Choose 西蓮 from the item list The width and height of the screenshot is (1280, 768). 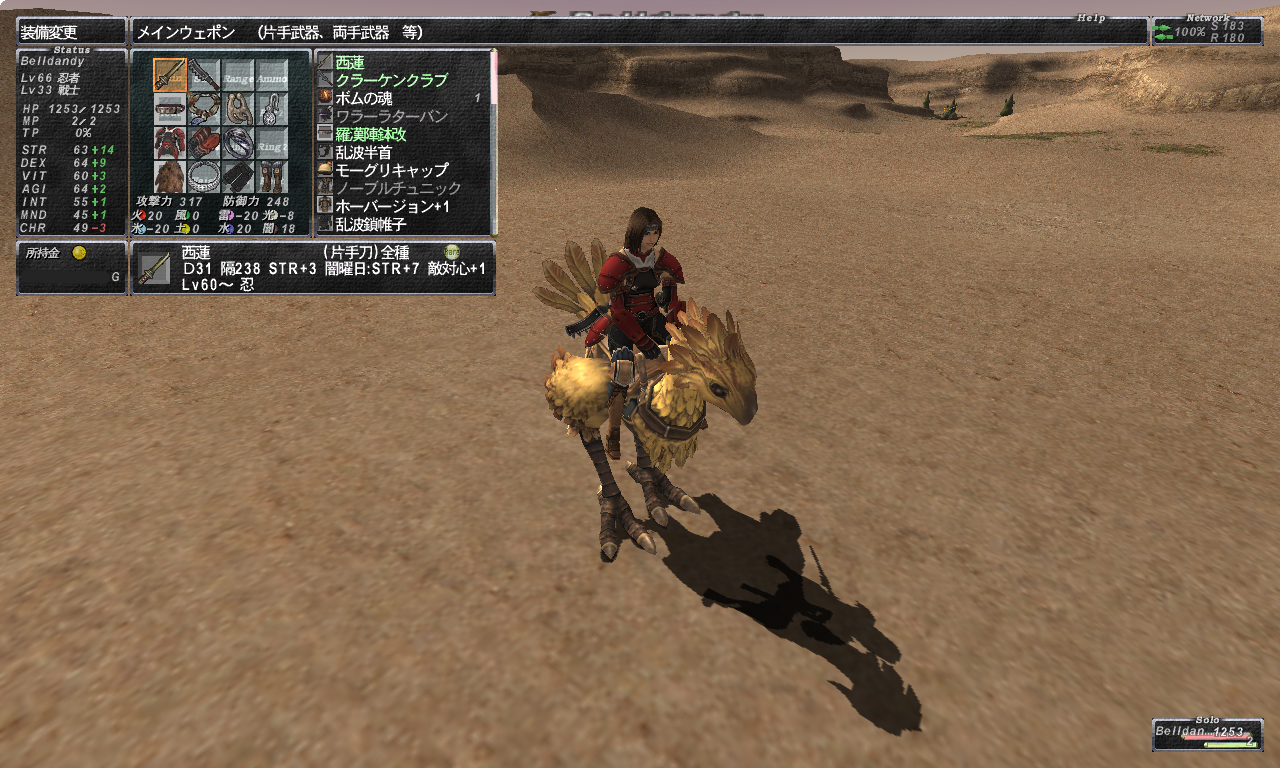350,62
